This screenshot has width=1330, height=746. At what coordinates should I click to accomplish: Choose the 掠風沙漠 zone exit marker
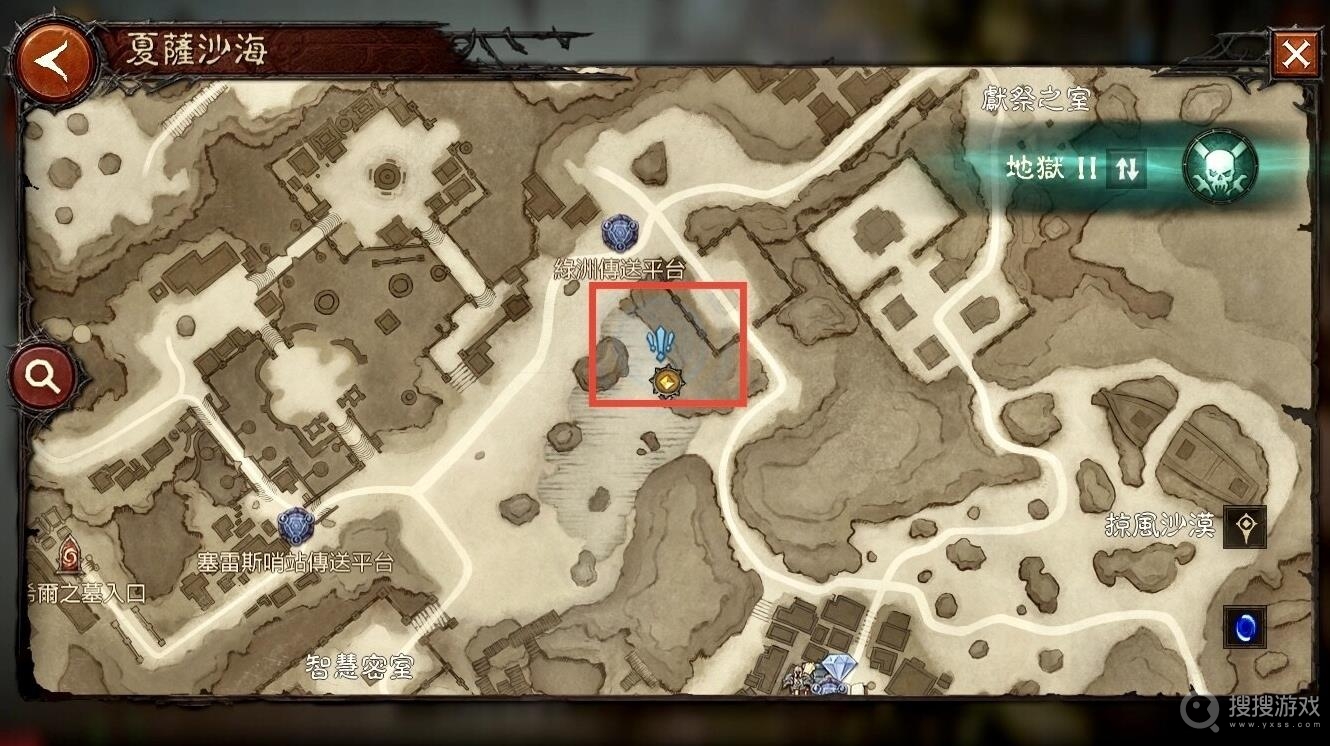1245,526
